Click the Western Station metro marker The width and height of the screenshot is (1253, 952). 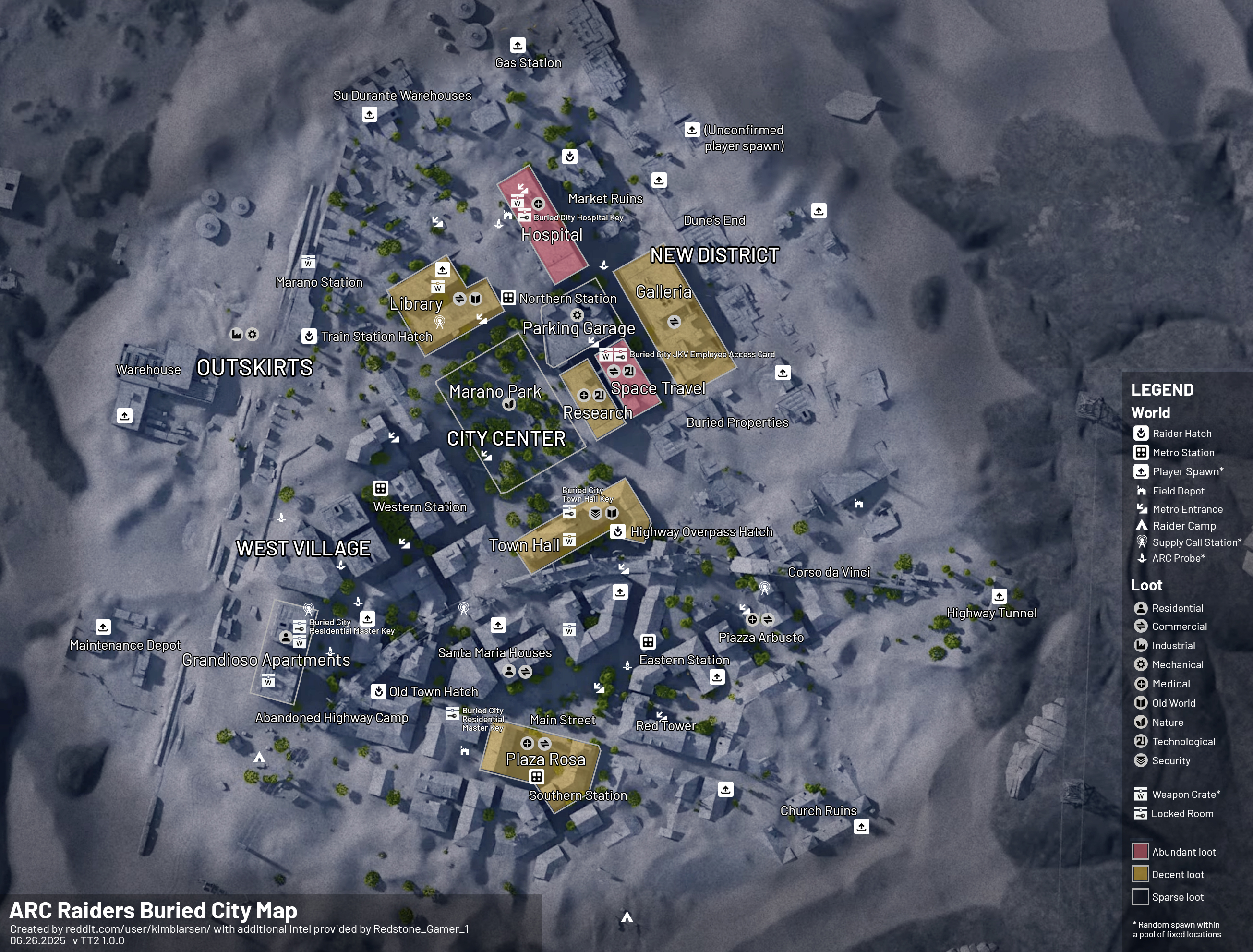point(380,488)
